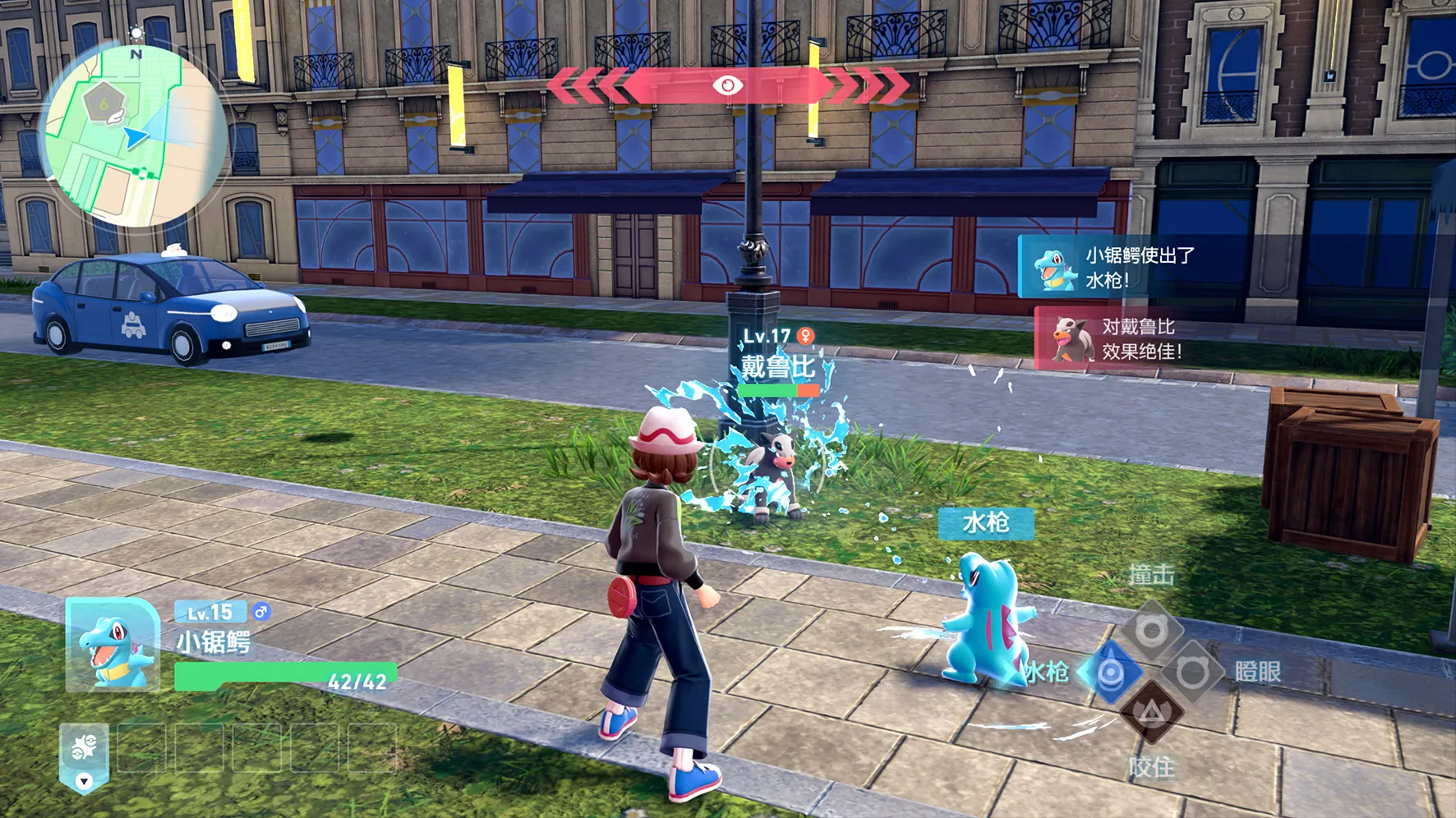This screenshot has width=1456, height=818.
Task: Select the 水枪 move icon
Action: 1110,673
